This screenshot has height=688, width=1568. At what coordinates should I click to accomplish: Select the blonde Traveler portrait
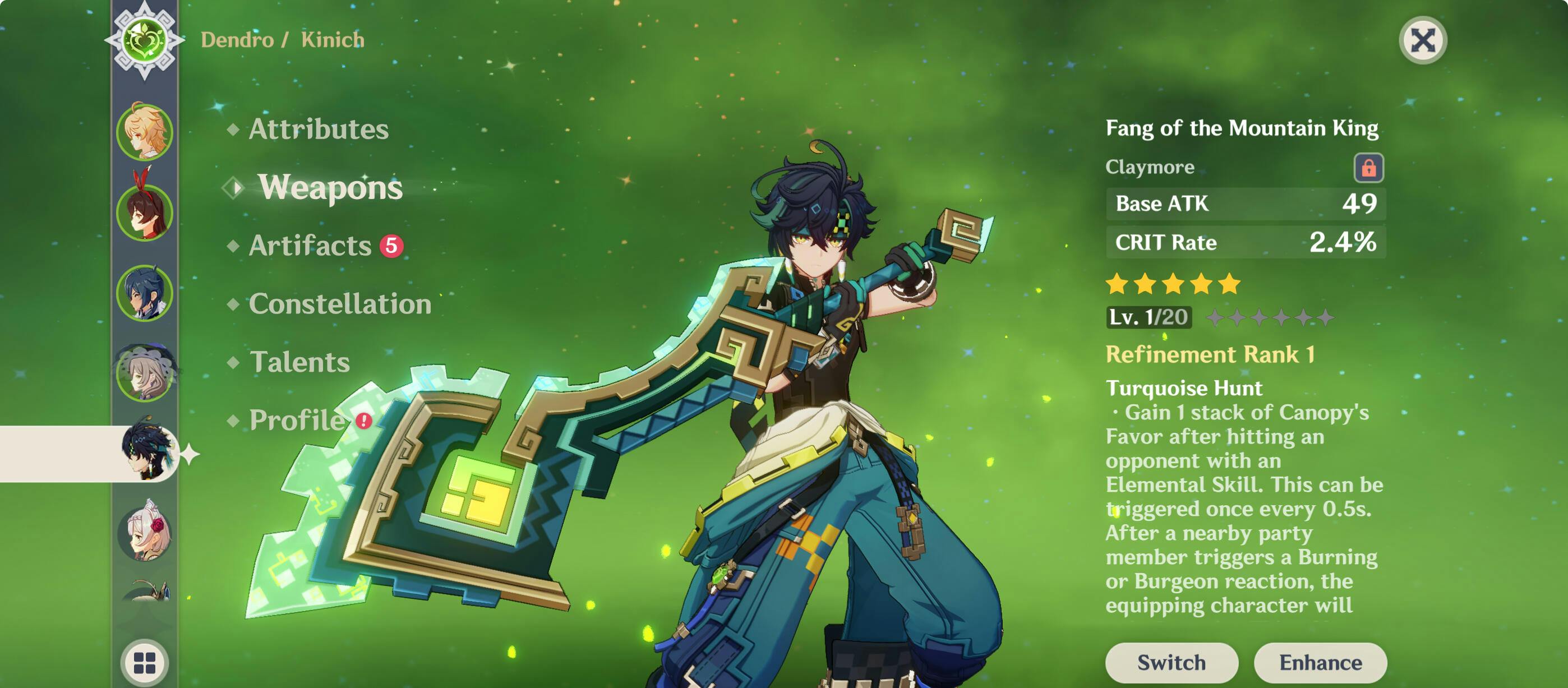click(x=145, y=132)
